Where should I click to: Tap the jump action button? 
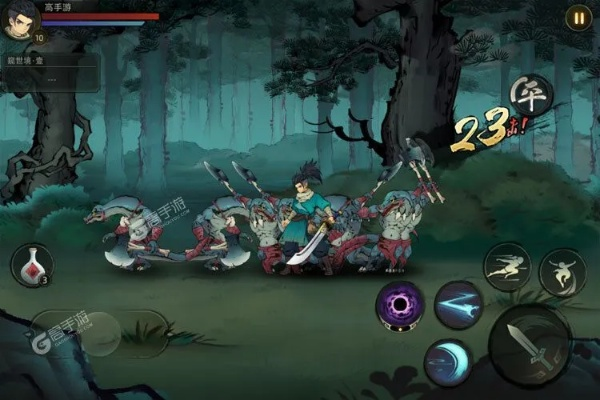pyautogui.click(x=562, y=272)
